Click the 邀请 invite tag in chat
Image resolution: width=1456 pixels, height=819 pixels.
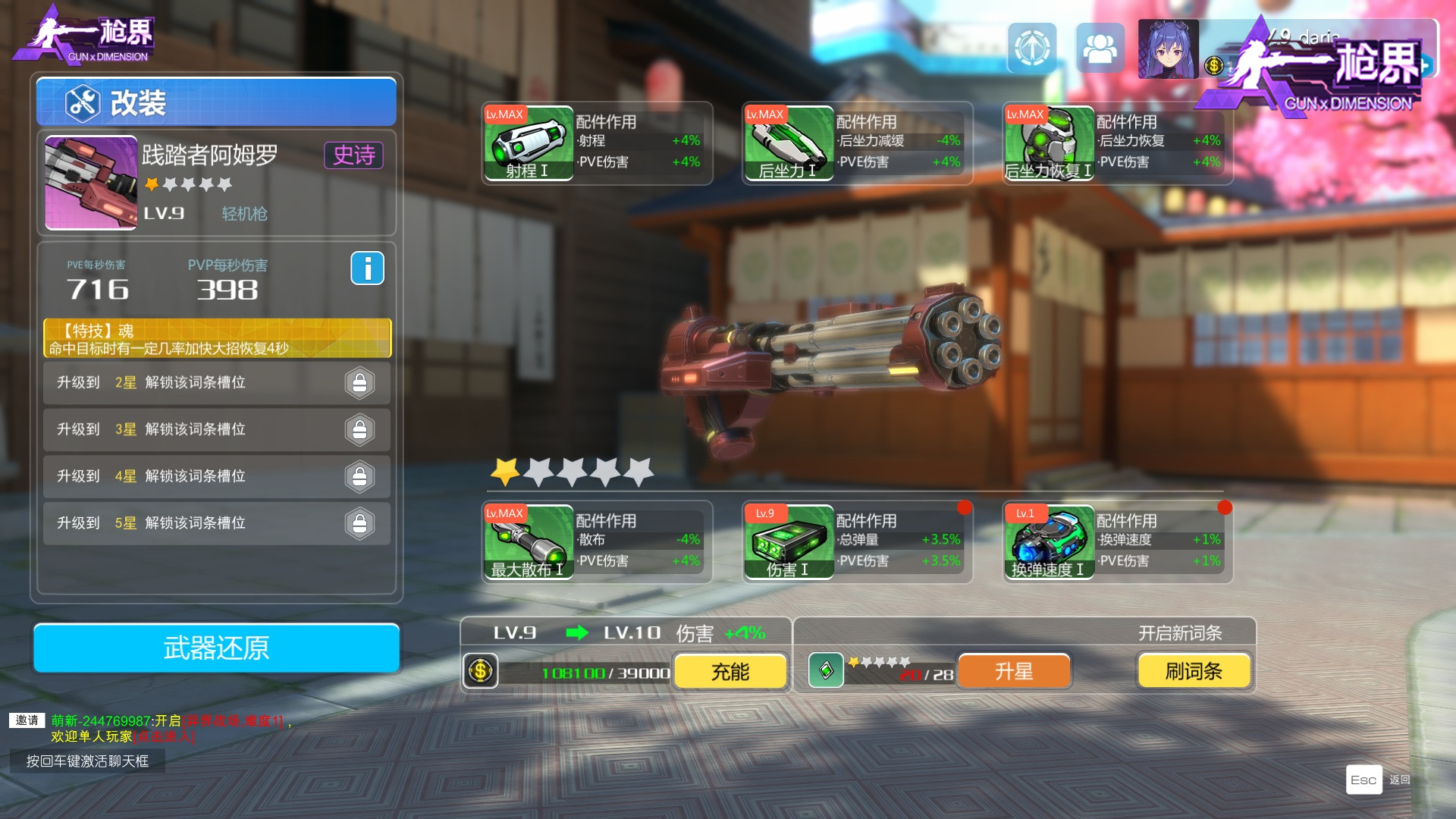pyautogui.click(x=27, y=720)
